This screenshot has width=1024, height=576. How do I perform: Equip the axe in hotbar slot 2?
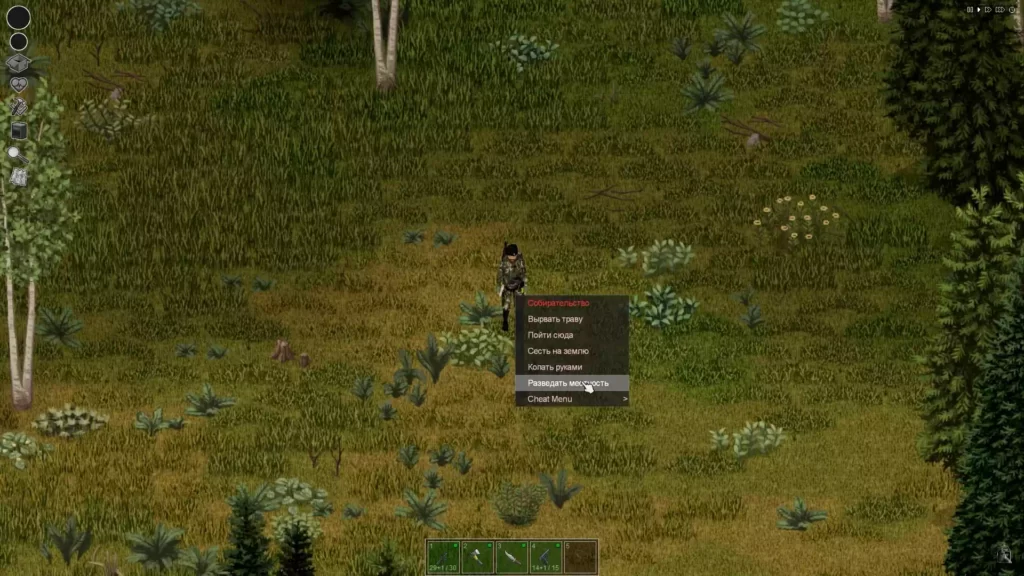477,556
